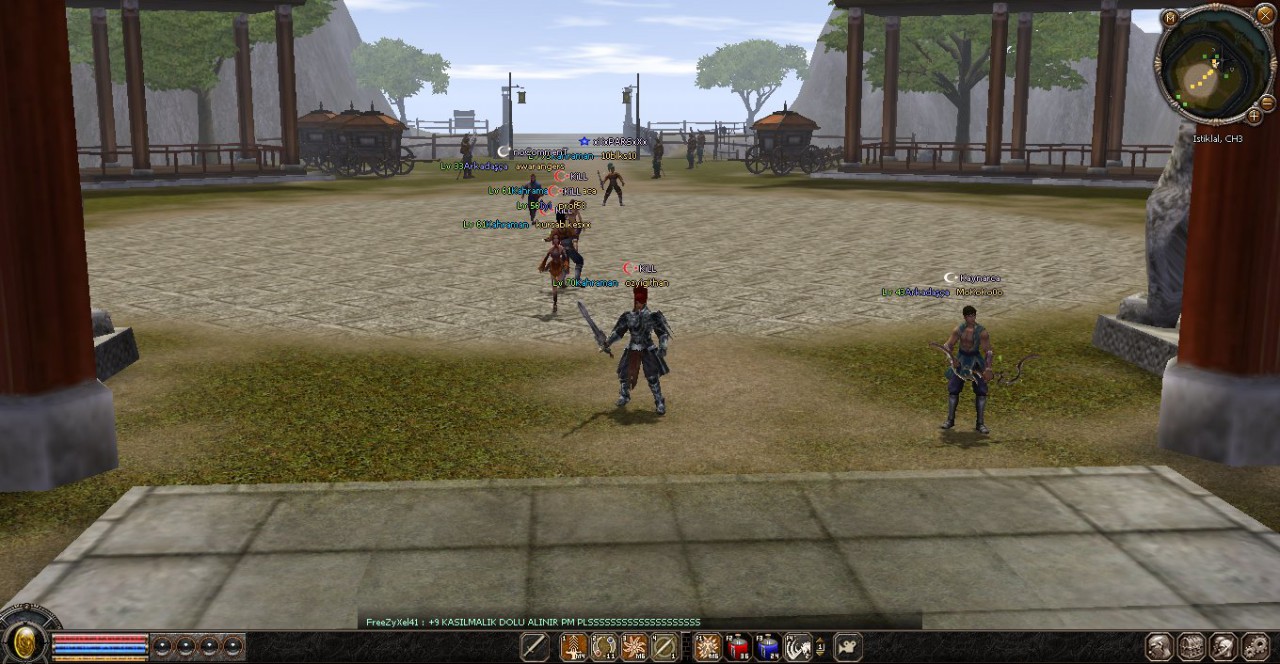Drink the red health potion in F2
1280x664 pixels.
tap(738, 647)
